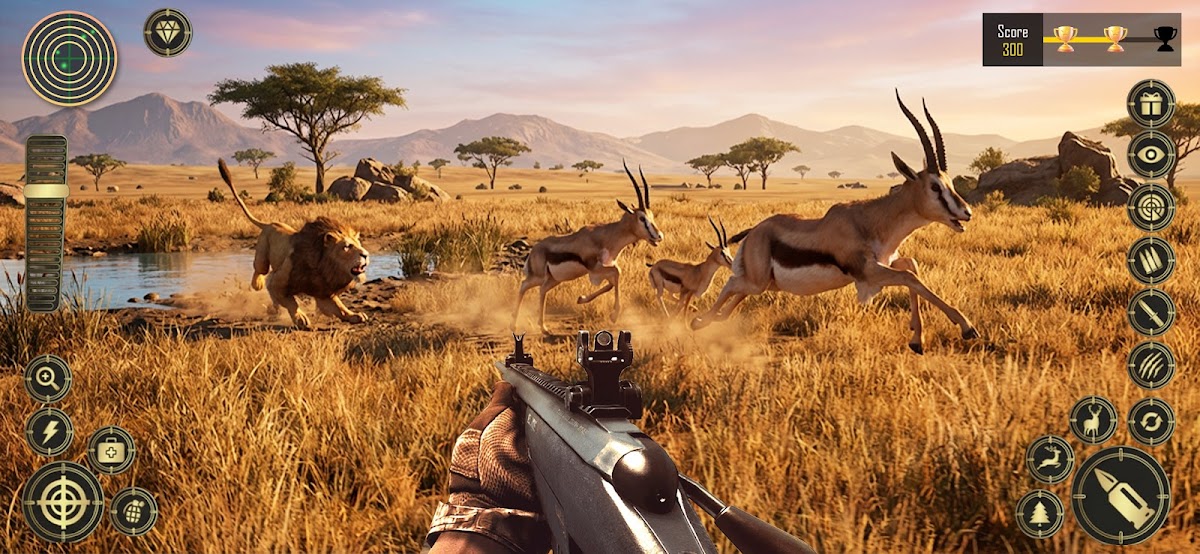This screenshot has width=1200, height=554.
Task: Select the standing deer icon
Action: 1093,420
